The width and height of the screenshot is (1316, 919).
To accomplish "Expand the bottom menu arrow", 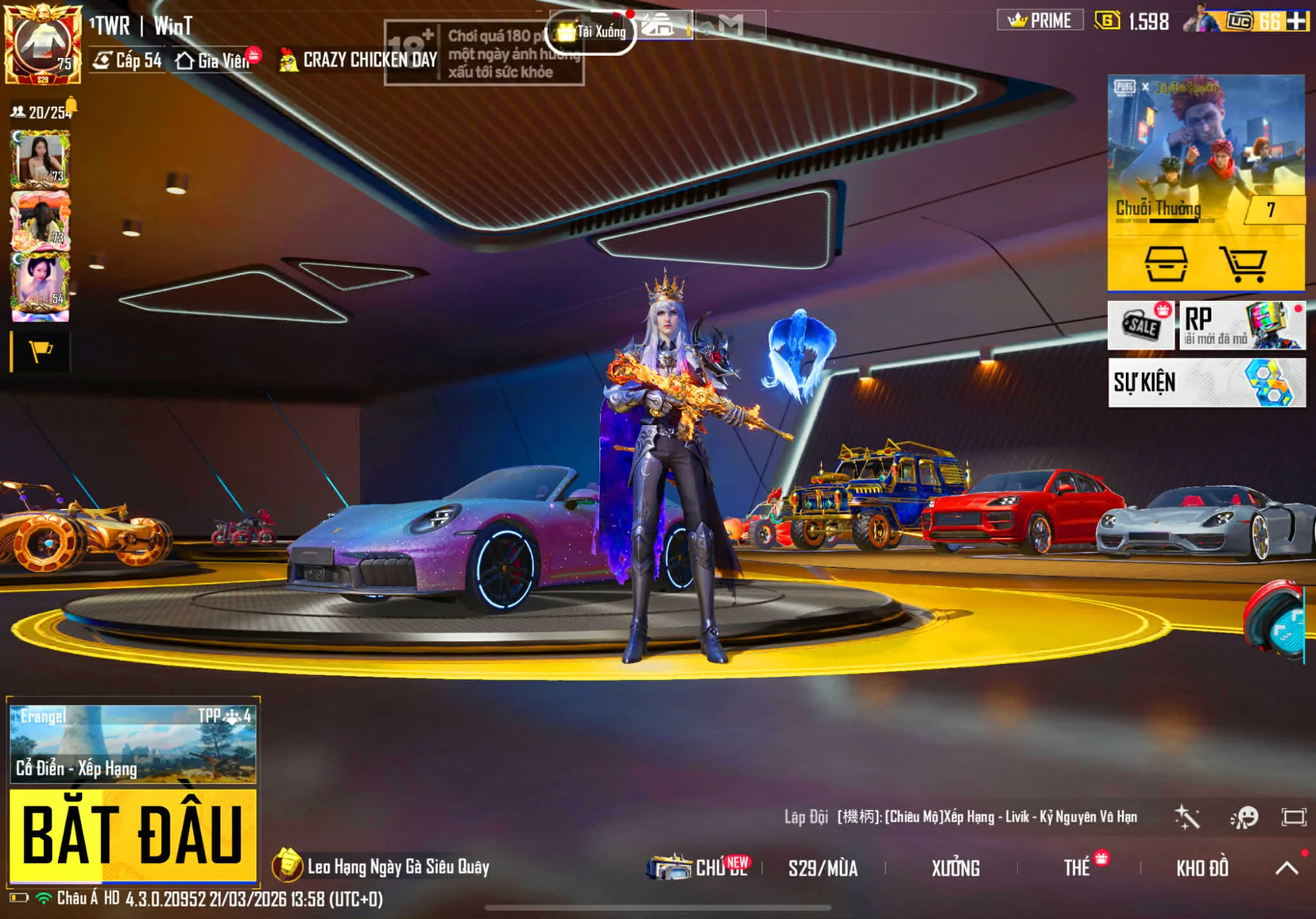I will click(x=1286, y=868).
